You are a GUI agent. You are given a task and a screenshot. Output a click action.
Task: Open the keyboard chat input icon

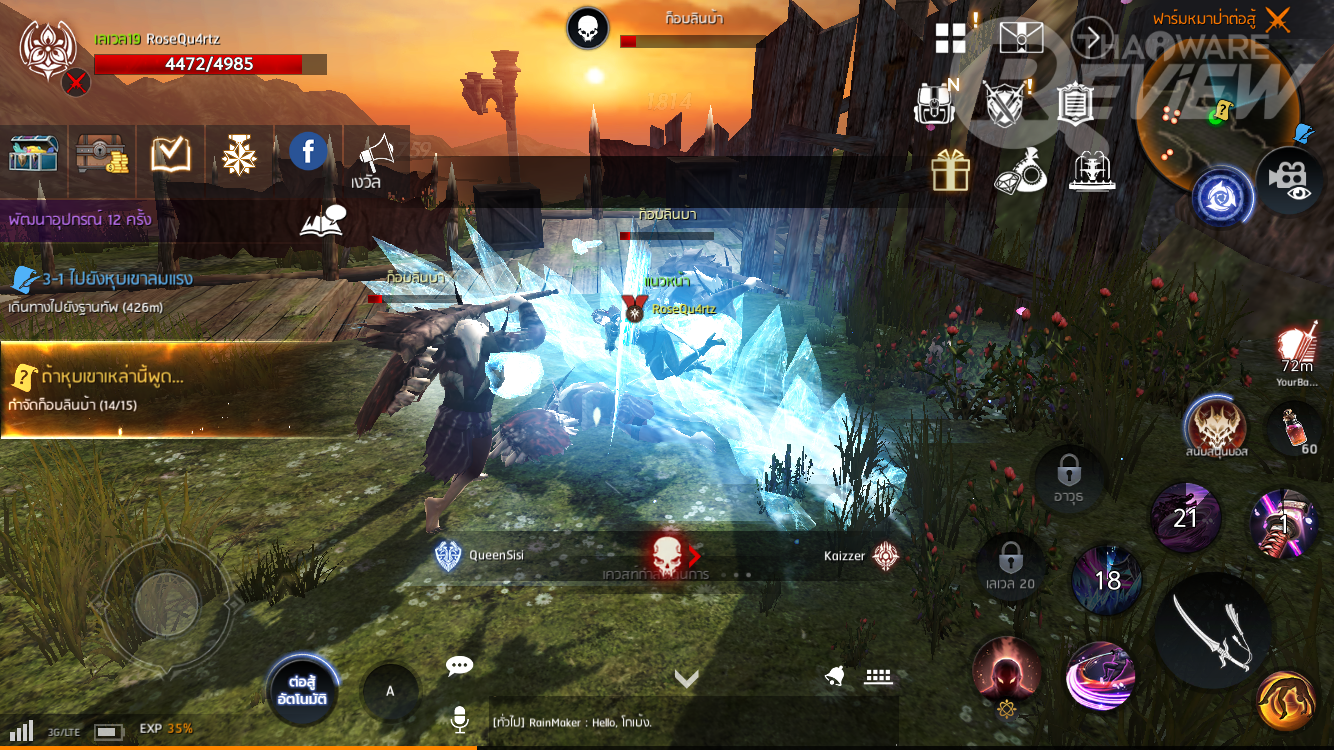pos(878,677)
